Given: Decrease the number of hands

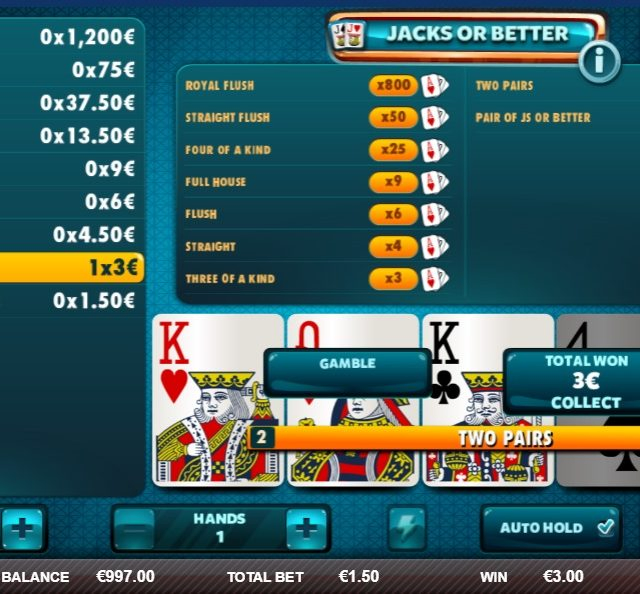Looking at the screenshot, I should [x=134, y=528].
